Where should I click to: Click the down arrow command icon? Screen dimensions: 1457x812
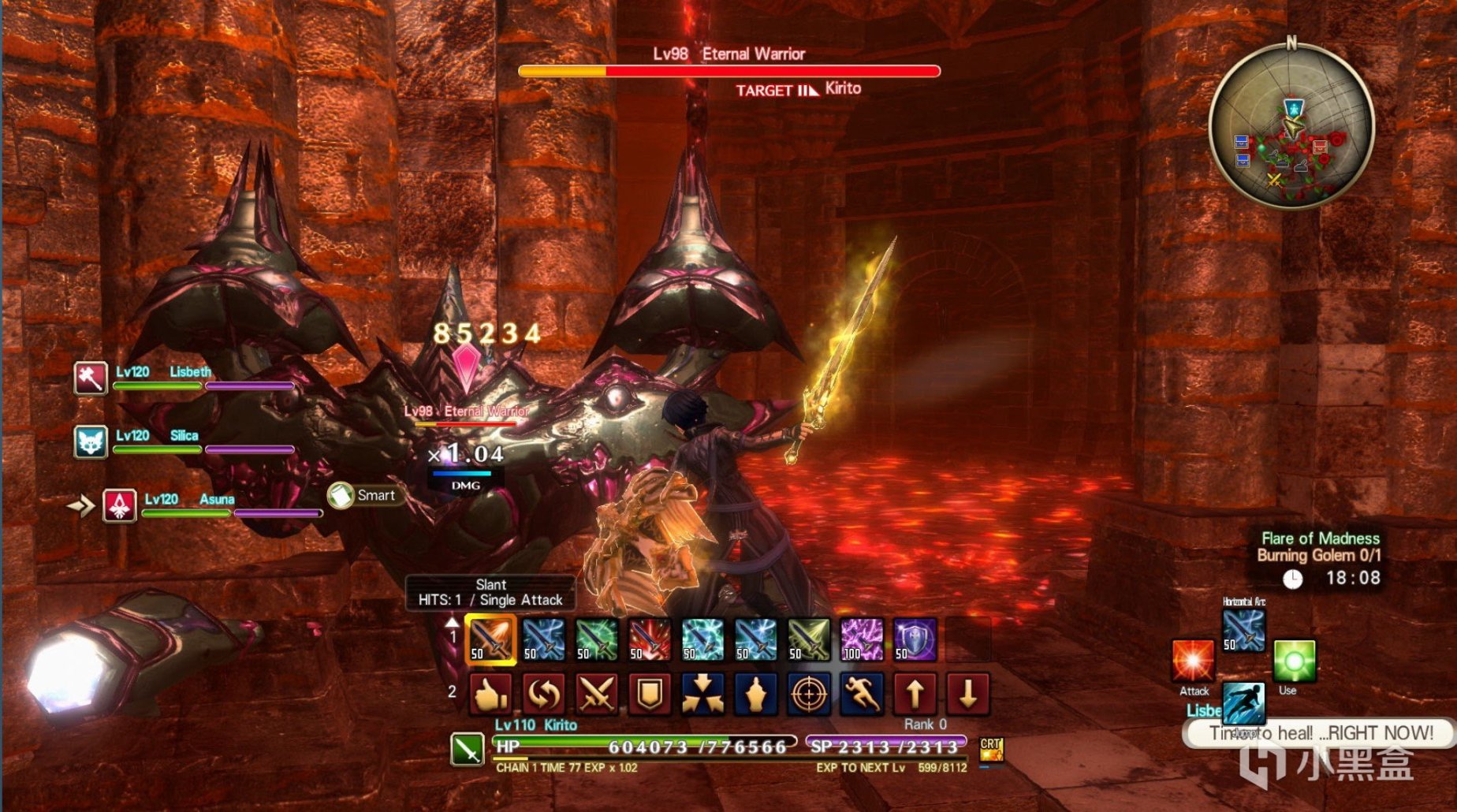point(967,695)
